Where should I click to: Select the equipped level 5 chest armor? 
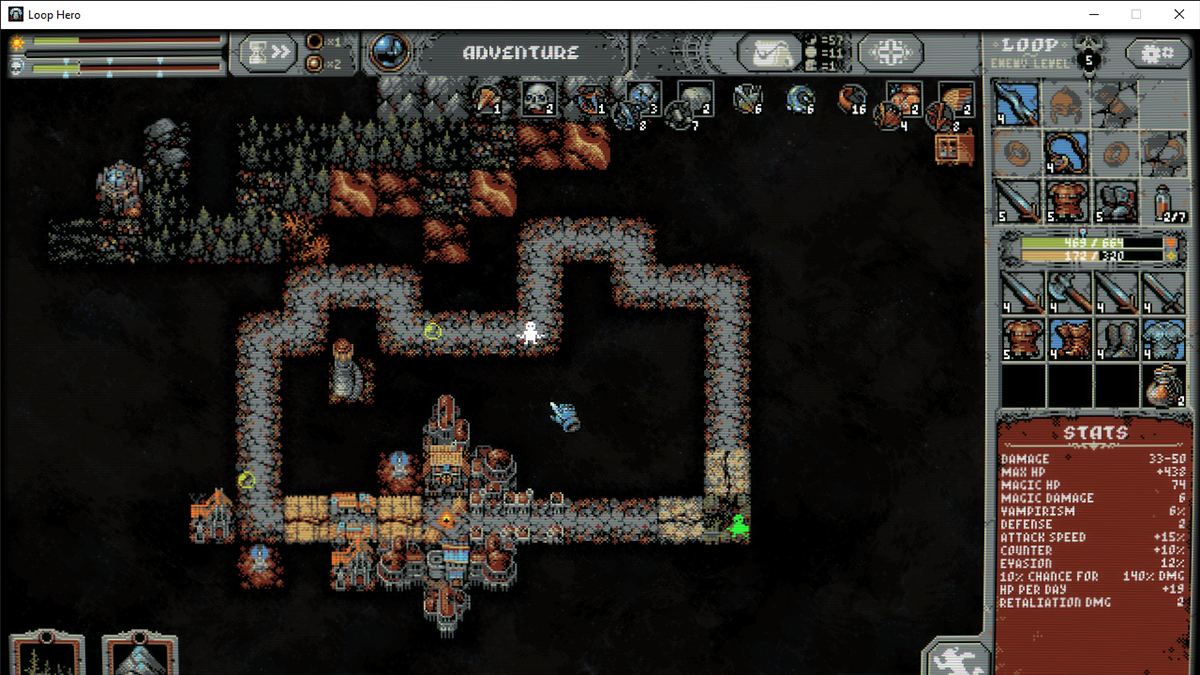coord(1066,201)
